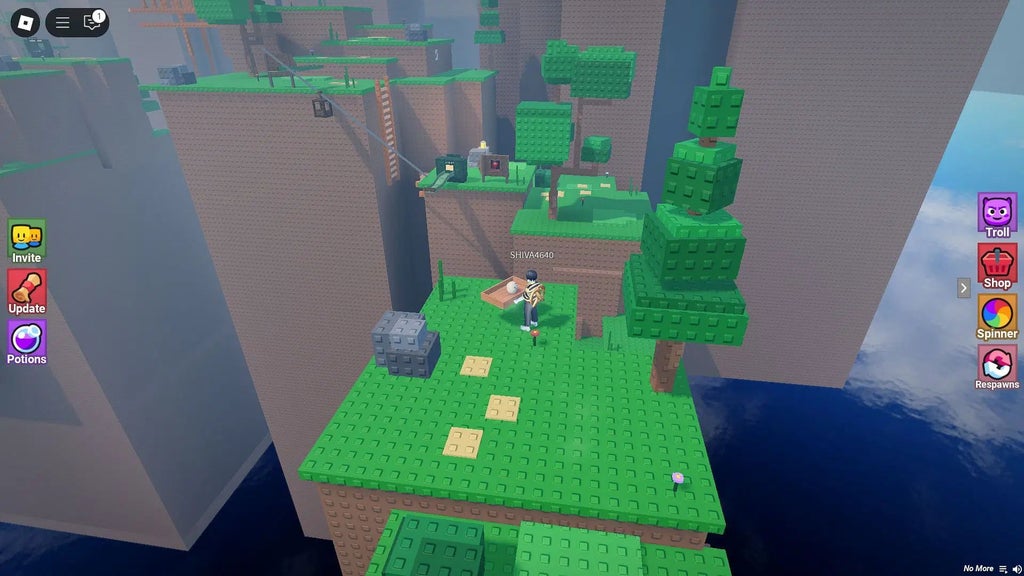Open the three-line hamburger menu
This screenshot has height=576, width=1024.
62,22
